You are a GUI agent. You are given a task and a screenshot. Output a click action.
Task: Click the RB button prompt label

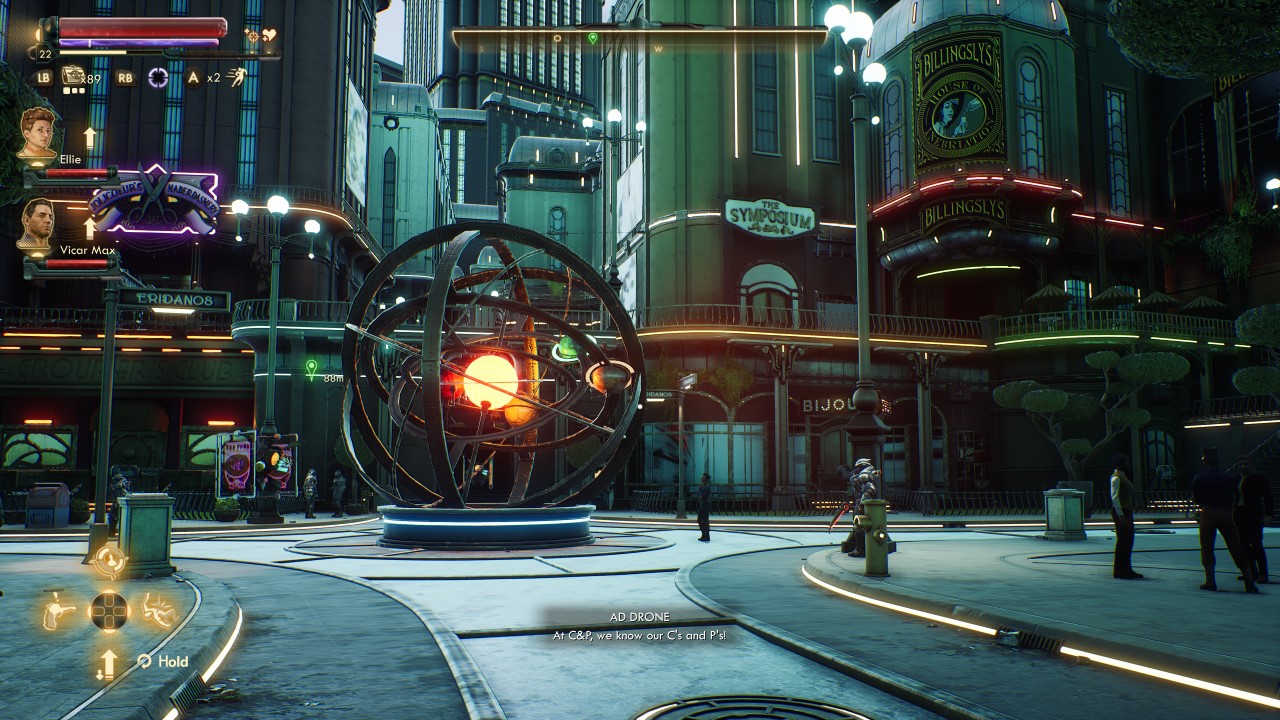coord(124,77)
